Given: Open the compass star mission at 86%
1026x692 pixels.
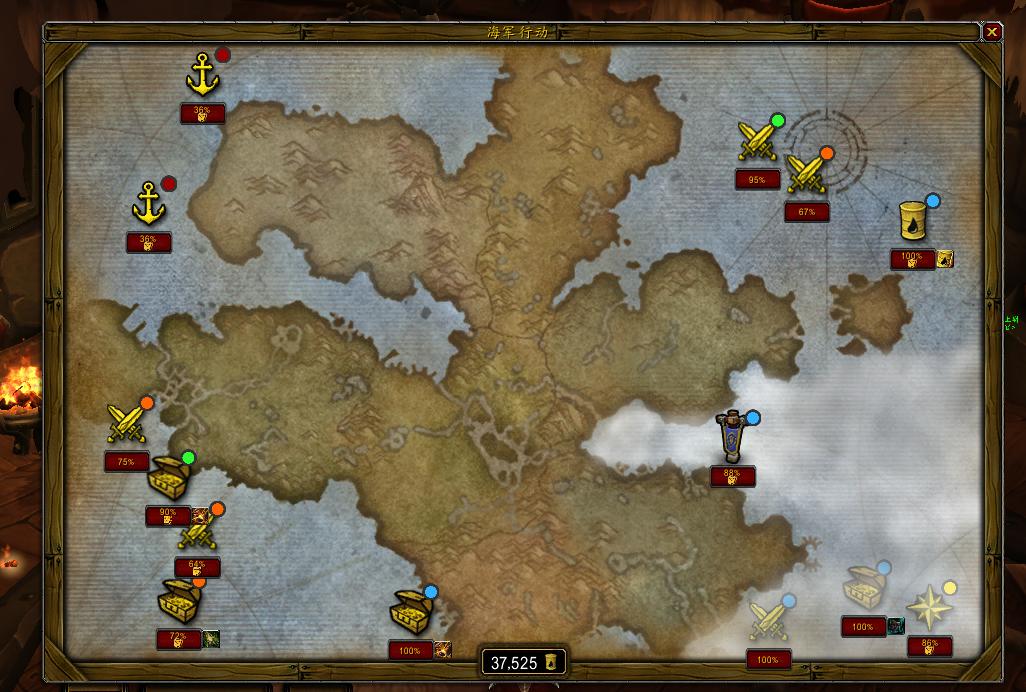Looking at the screenshot, I should point(928,608).
